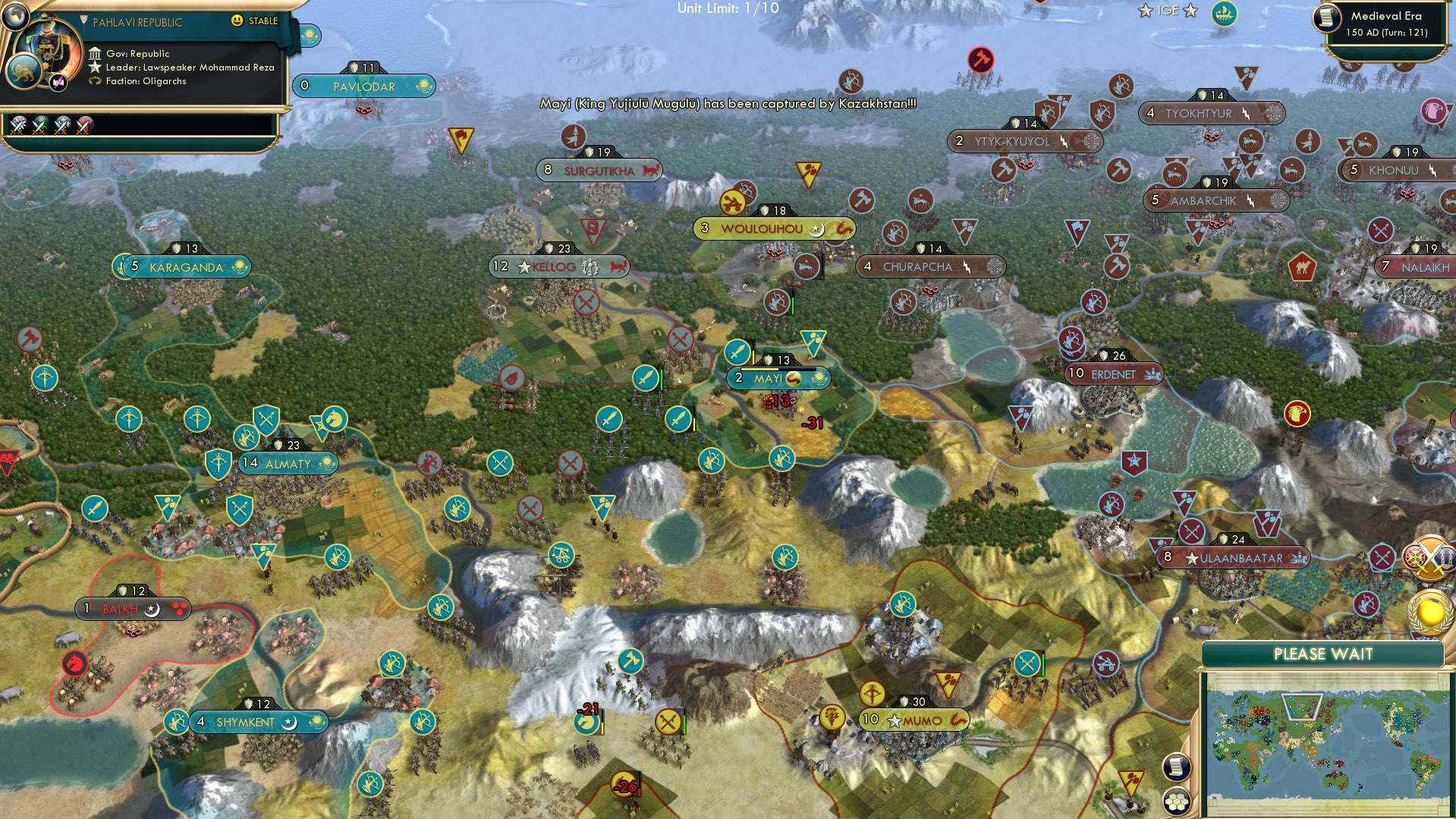Click the Medieval Era turn indicator

(1388, 23)
